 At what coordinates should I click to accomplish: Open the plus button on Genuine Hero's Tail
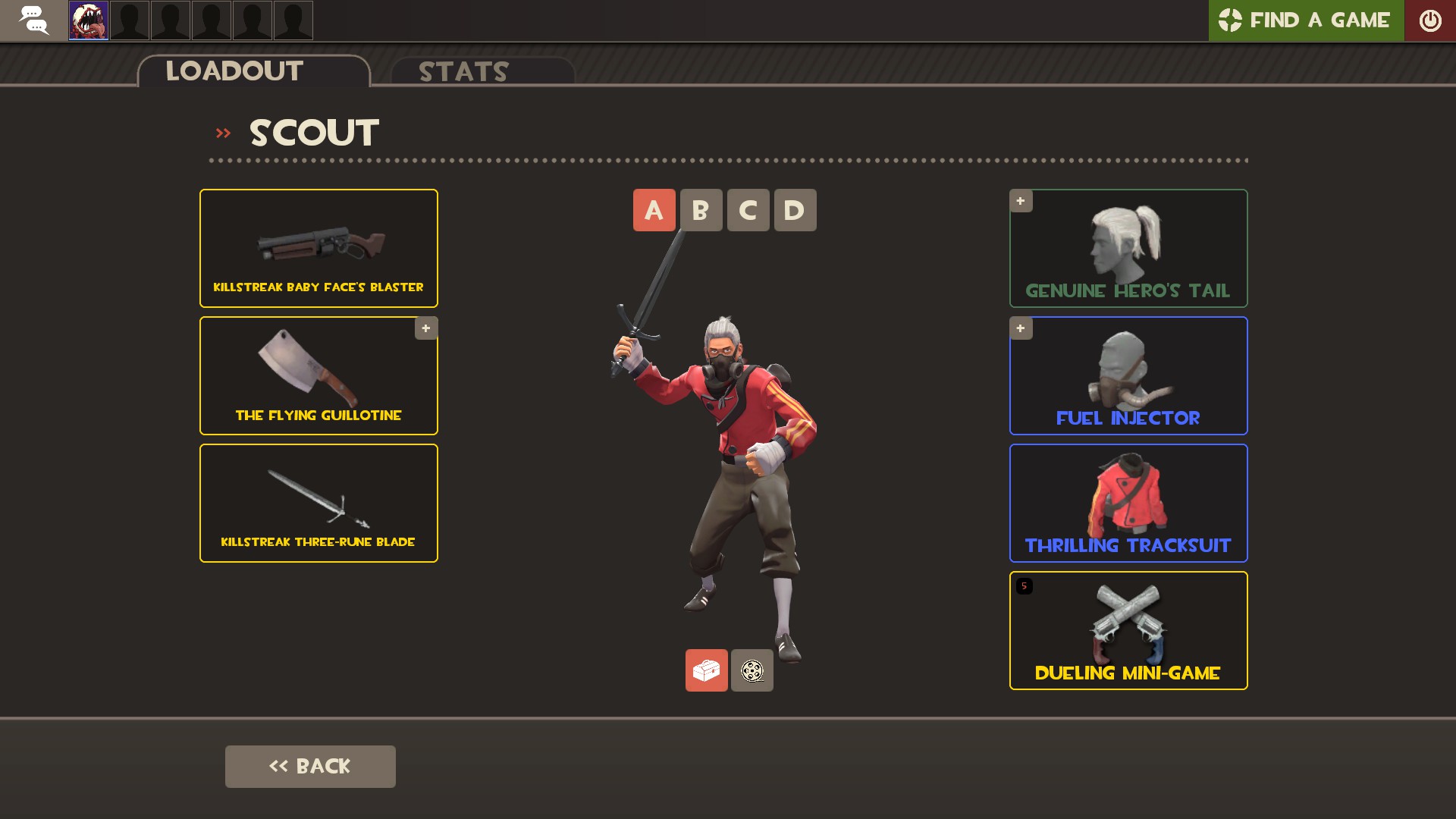[x=1021, y=201]
